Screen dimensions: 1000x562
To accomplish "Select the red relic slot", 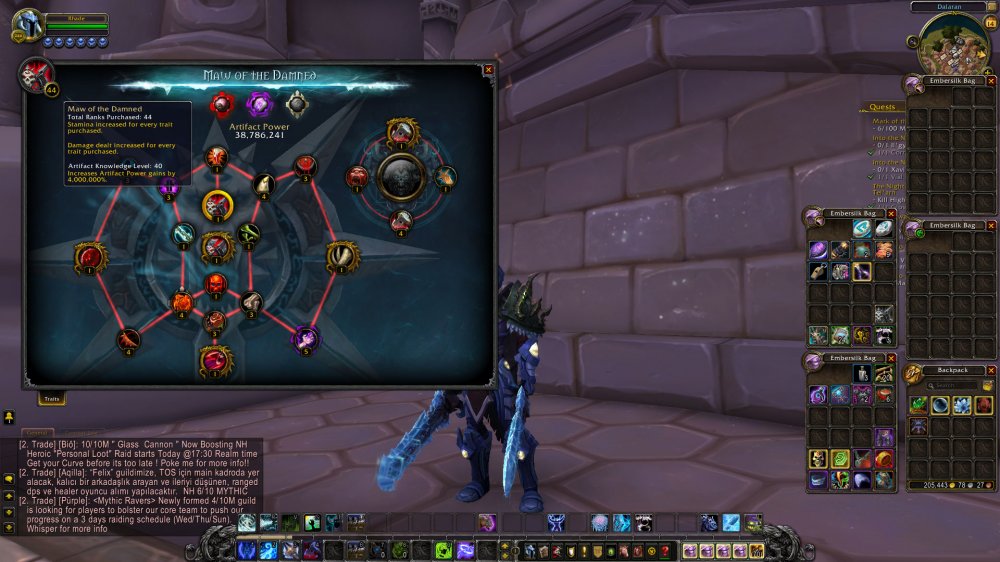I will 221,104.
